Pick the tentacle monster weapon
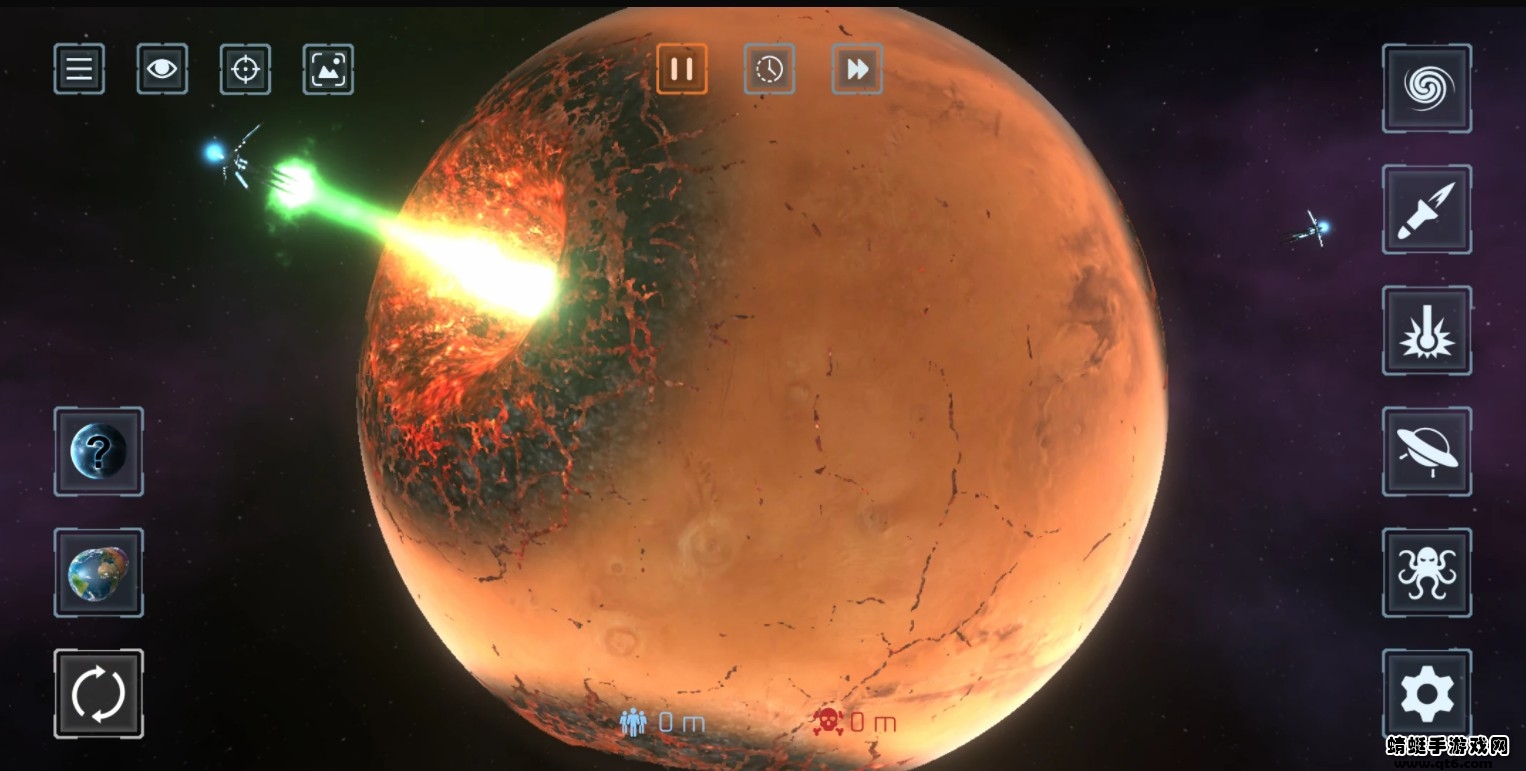Viewport: 1526px width, 771px height. (x=1427, y=572)
